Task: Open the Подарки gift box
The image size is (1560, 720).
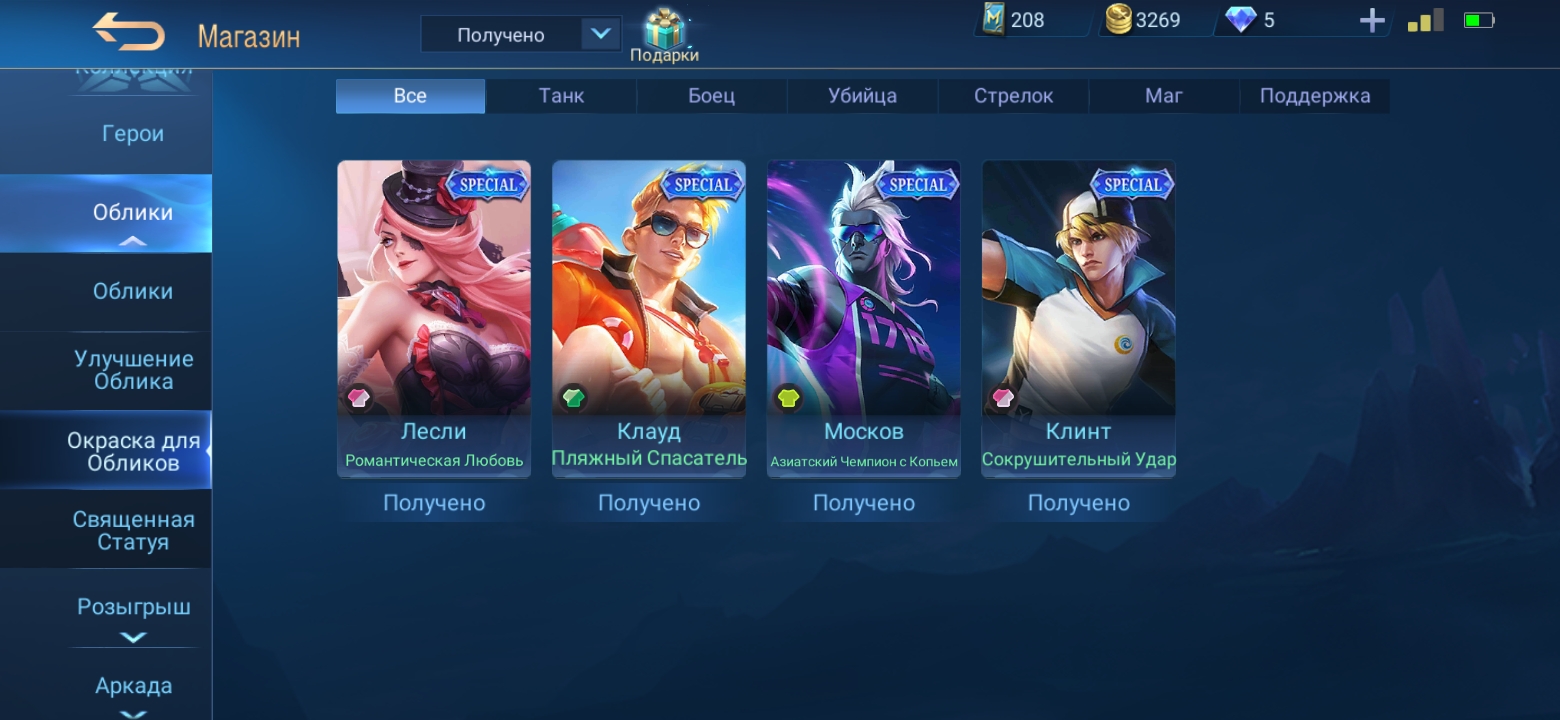Action: point(663,35)
